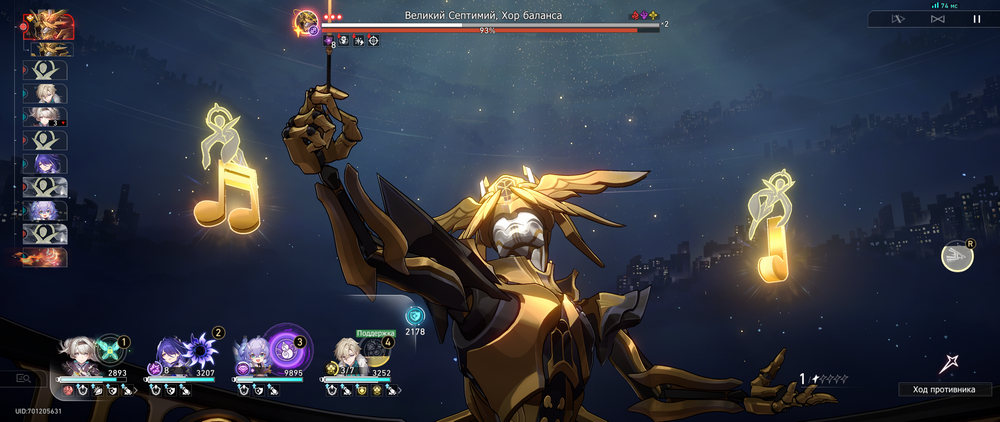Toggle the auto-battle button
Image resolution: width=1000 pixels, height=422 pixels.
click(x=898, y=18)
